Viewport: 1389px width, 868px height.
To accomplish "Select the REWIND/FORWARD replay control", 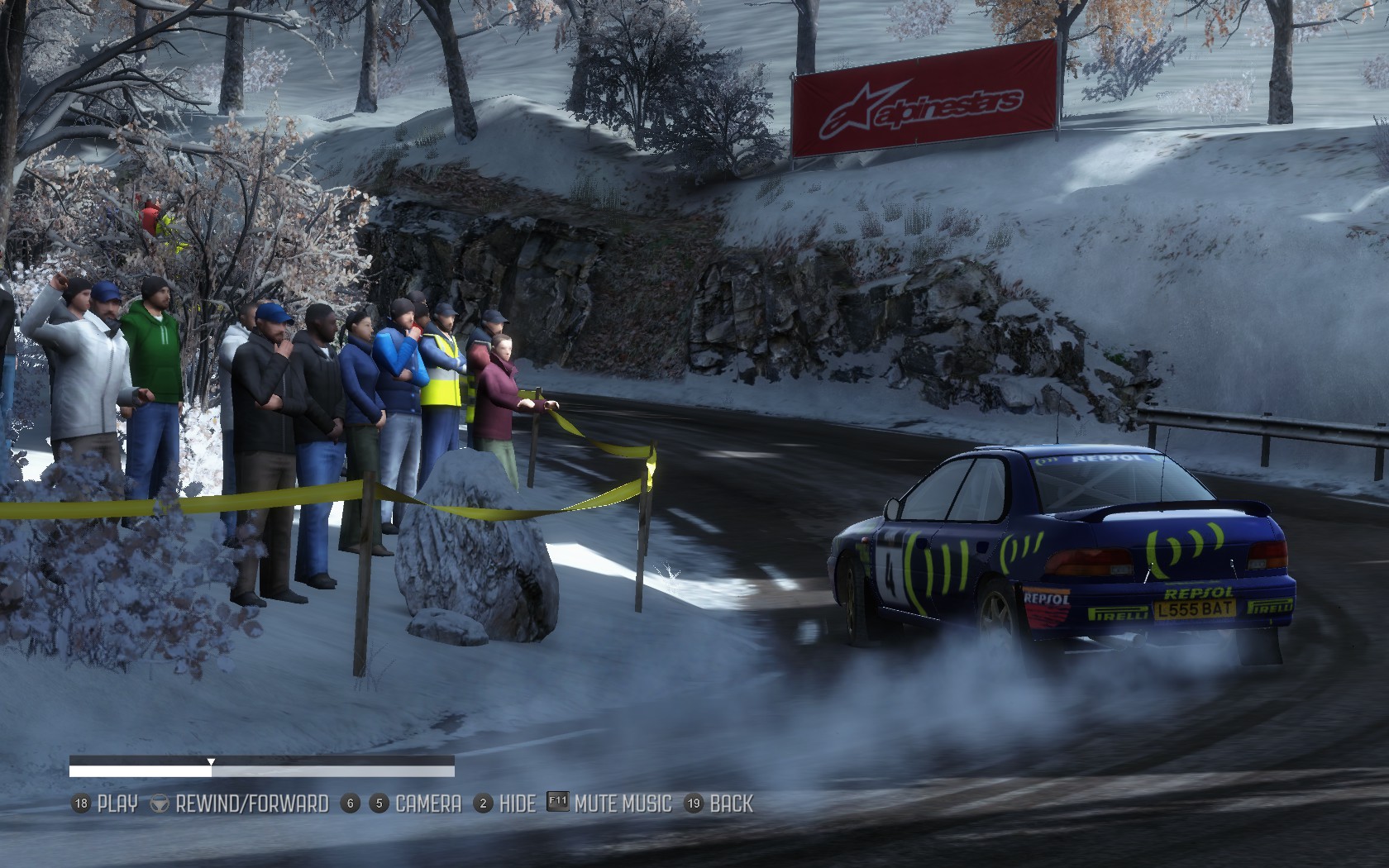I will (x=251, y=804).
